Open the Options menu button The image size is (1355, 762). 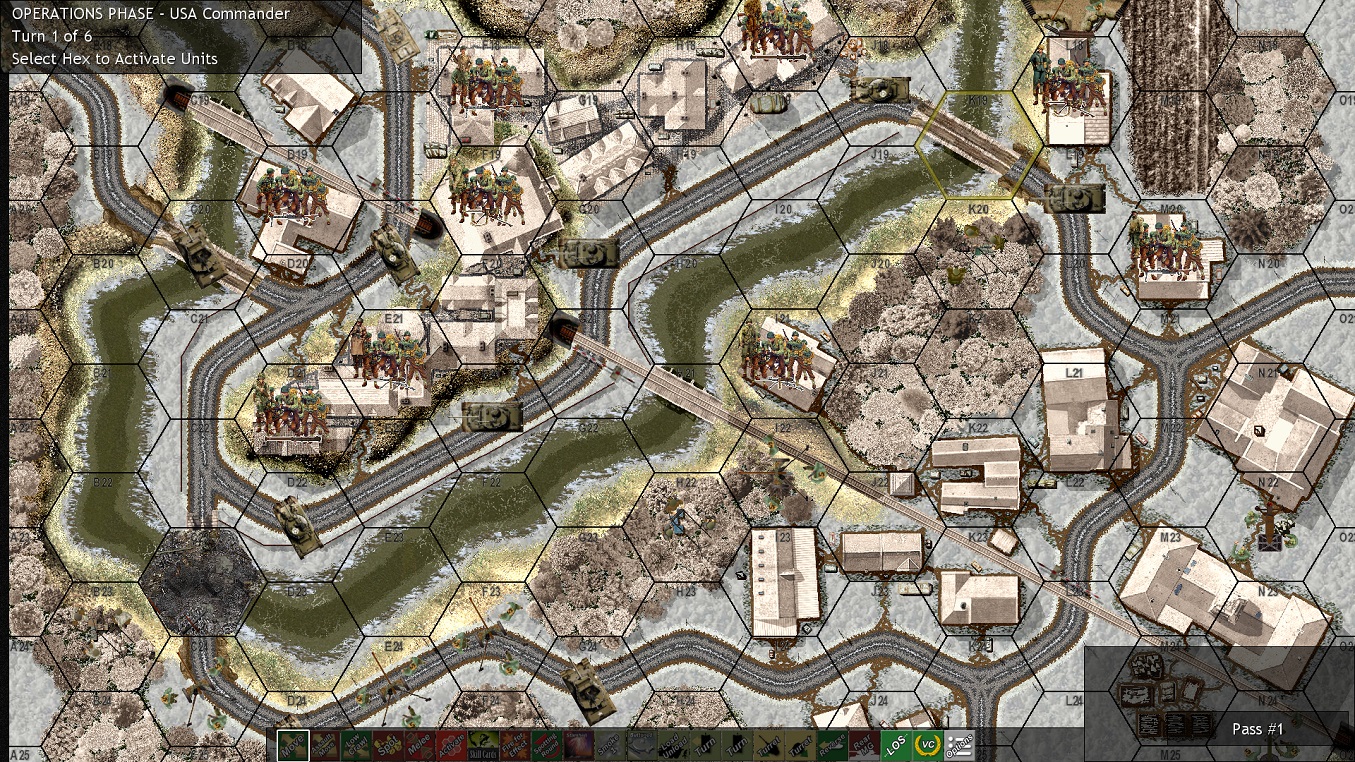pyautogui.click(x=958, y=744)
